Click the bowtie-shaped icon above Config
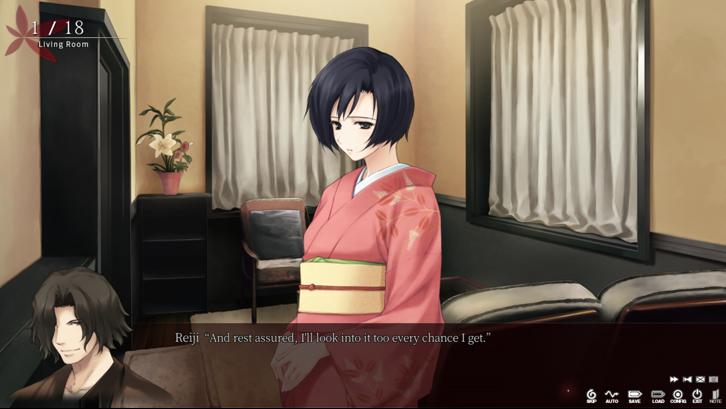The image size is (726, 409). (x=687, y=379)
